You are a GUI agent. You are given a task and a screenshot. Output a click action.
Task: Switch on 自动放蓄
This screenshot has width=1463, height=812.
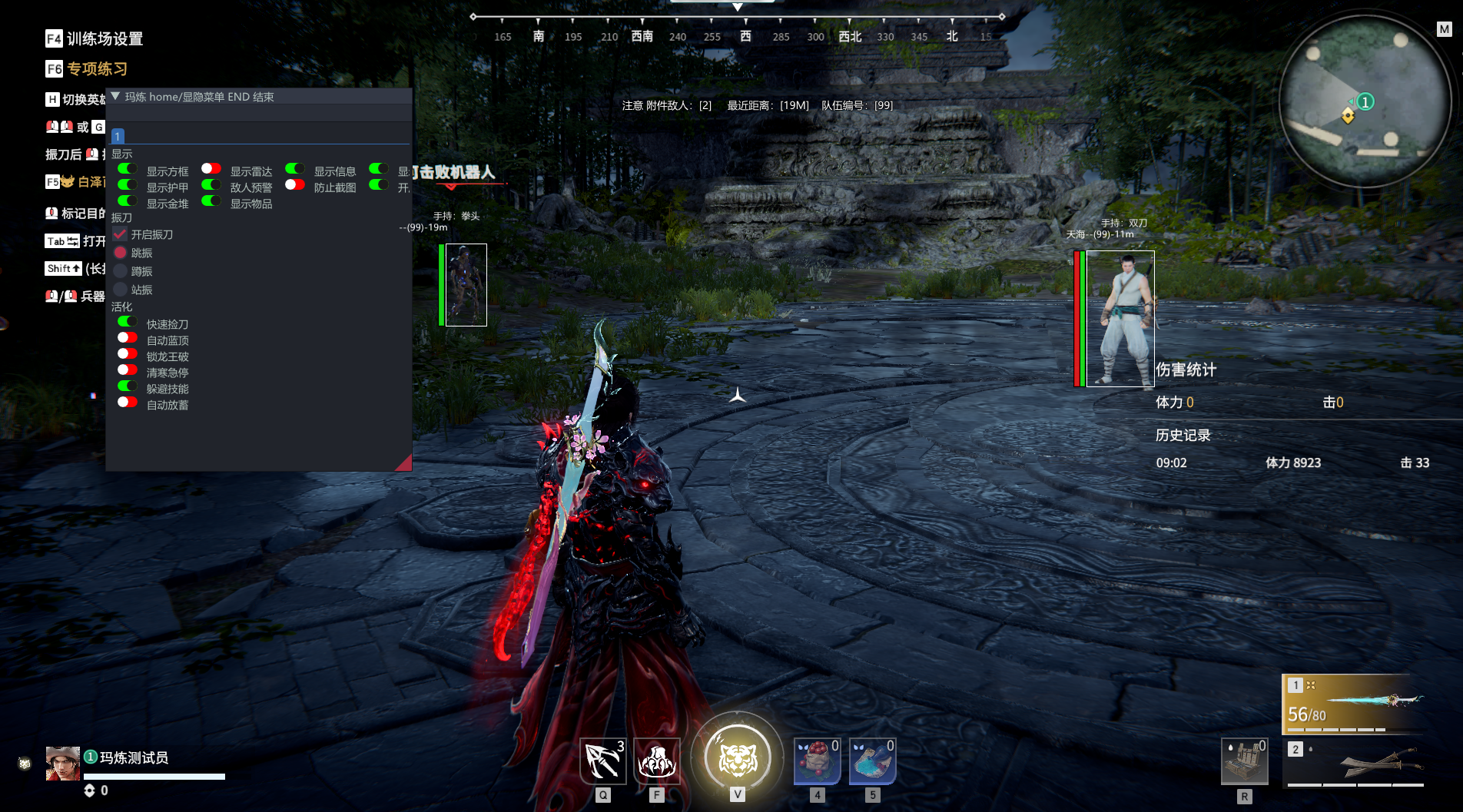coord(128,403)
